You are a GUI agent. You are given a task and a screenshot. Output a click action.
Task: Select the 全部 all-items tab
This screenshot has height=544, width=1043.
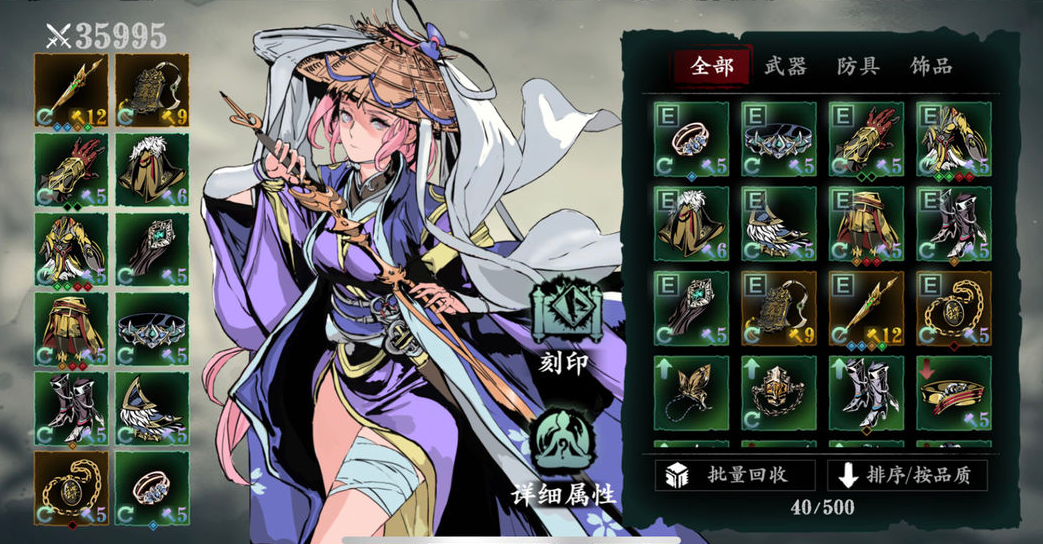711,67
